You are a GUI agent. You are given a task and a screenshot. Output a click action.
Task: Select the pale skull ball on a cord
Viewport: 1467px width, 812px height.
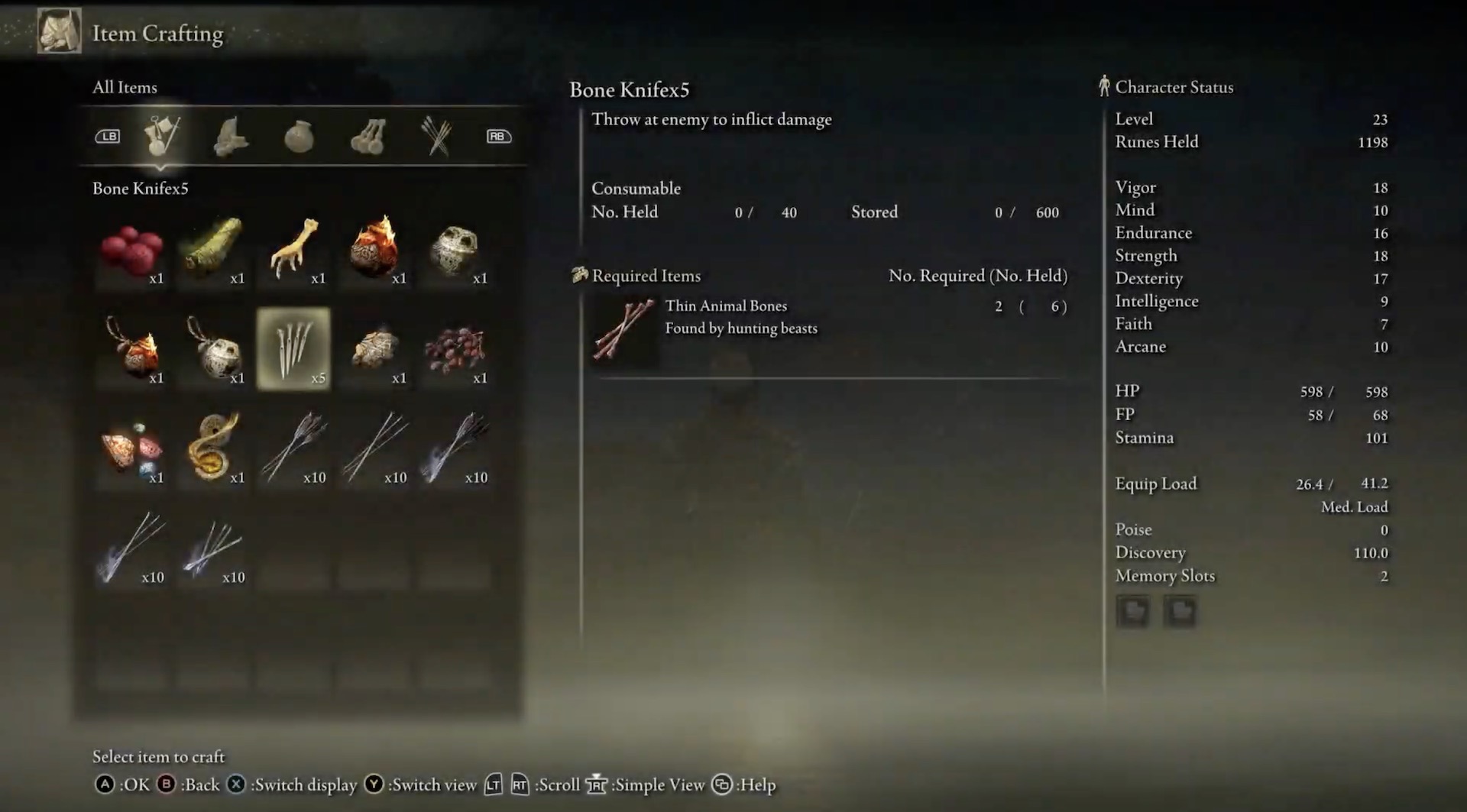213,350
